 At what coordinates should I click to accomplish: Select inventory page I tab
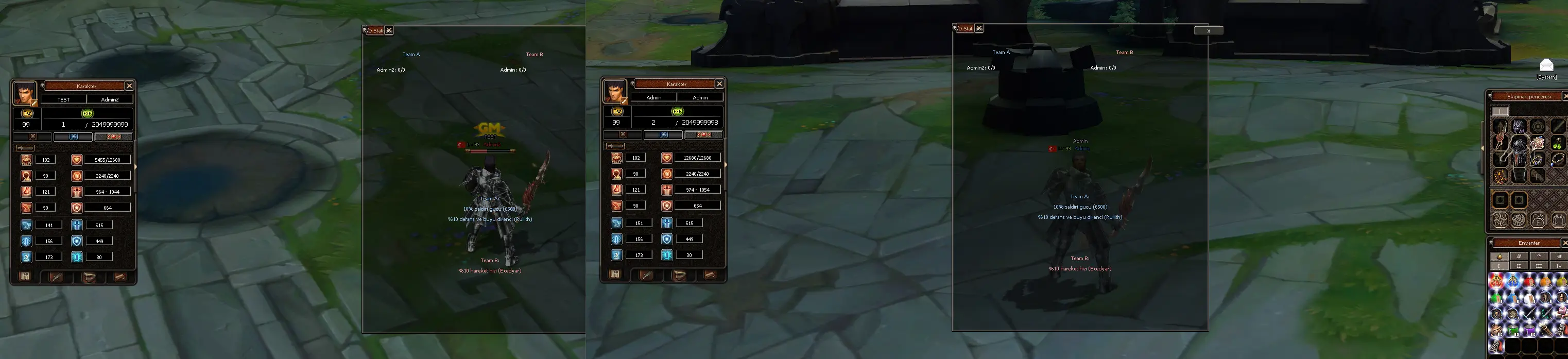click(x=1498, y=266)
